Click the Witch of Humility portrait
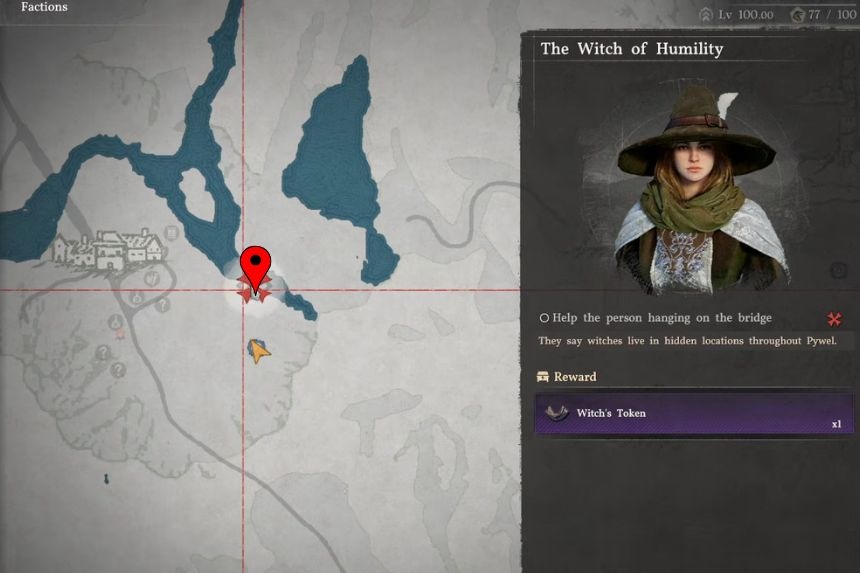 click(x=695, y=188)
